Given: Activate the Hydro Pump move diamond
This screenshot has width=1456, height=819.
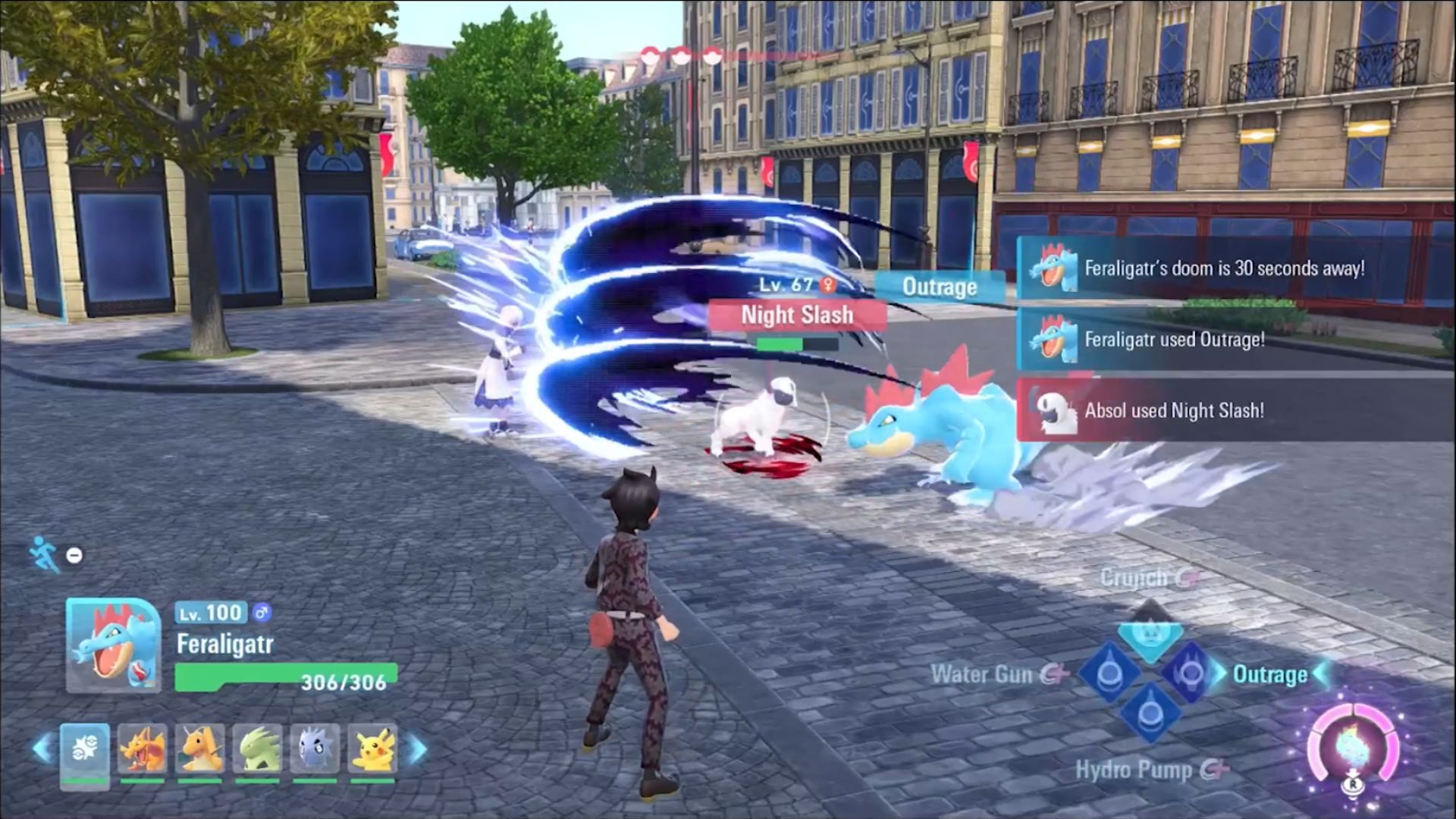Looking at the screenshot, I should [x=1150, y=714].
